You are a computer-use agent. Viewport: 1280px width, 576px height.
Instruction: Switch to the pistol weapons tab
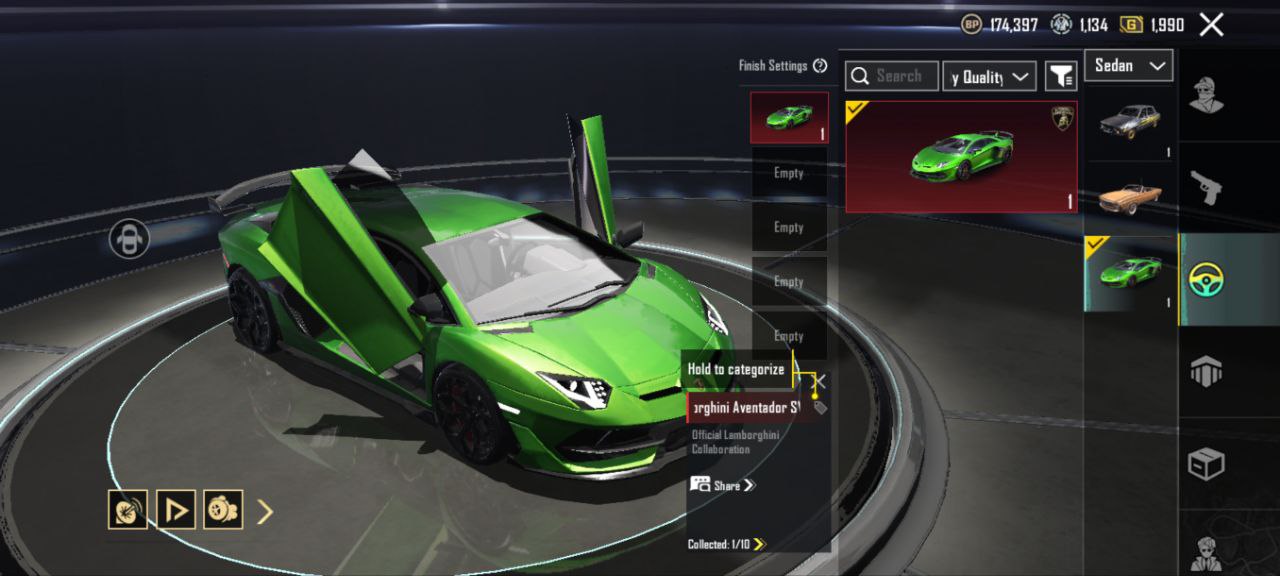[1207, 187]
